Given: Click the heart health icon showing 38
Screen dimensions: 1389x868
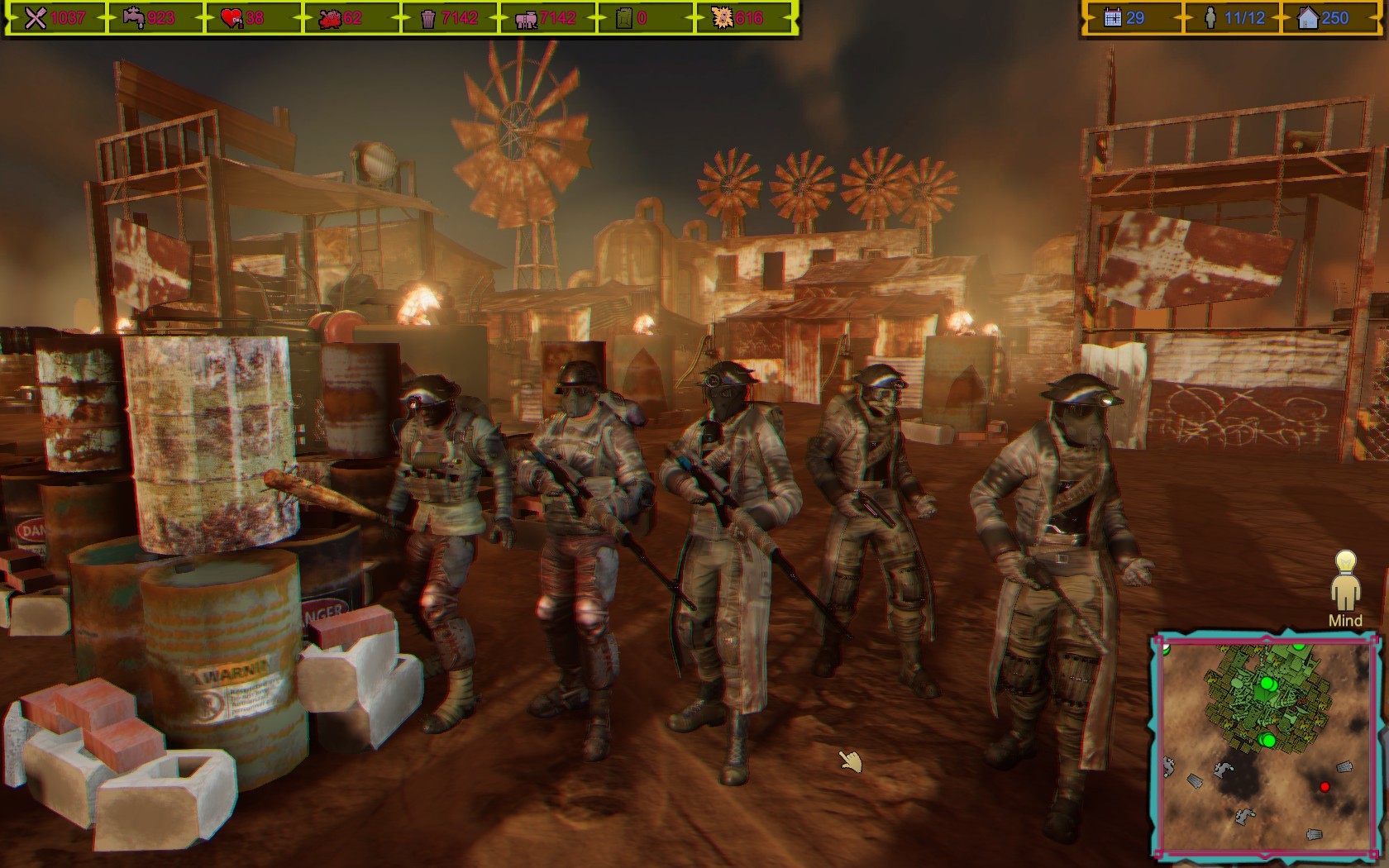Looking at the screenshot, I should [x=232, y=17].
